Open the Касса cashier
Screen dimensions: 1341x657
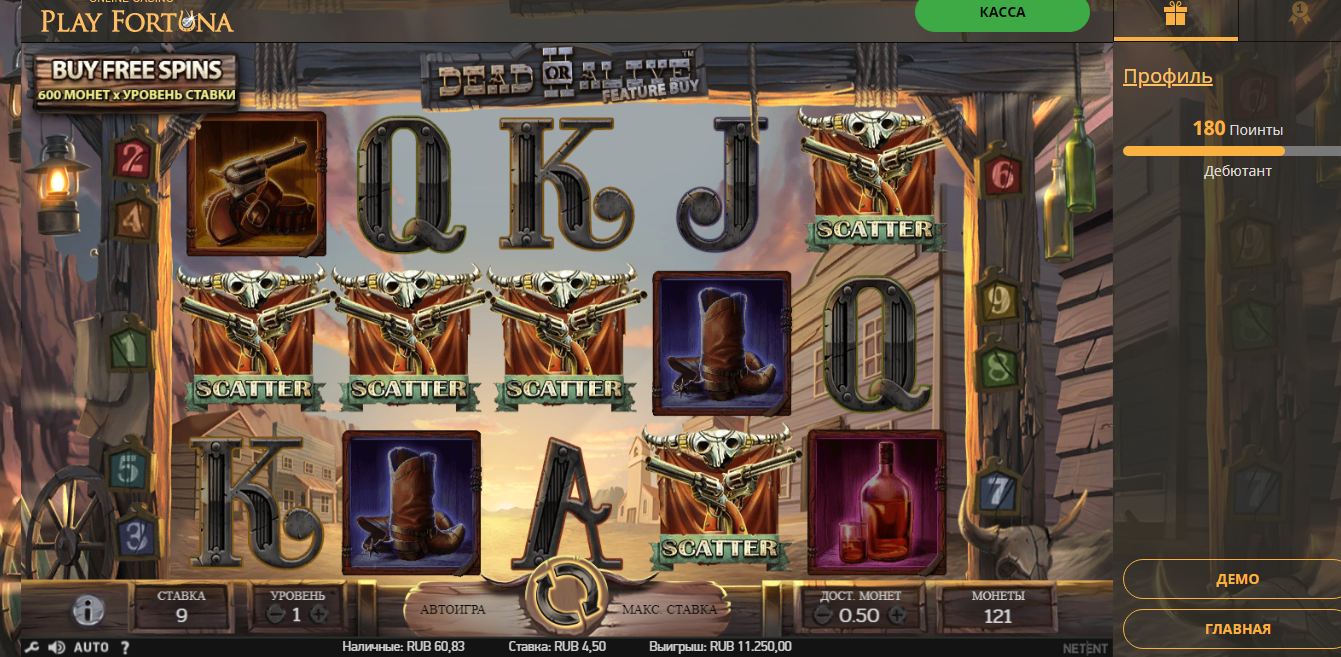tap(1002, 14)
